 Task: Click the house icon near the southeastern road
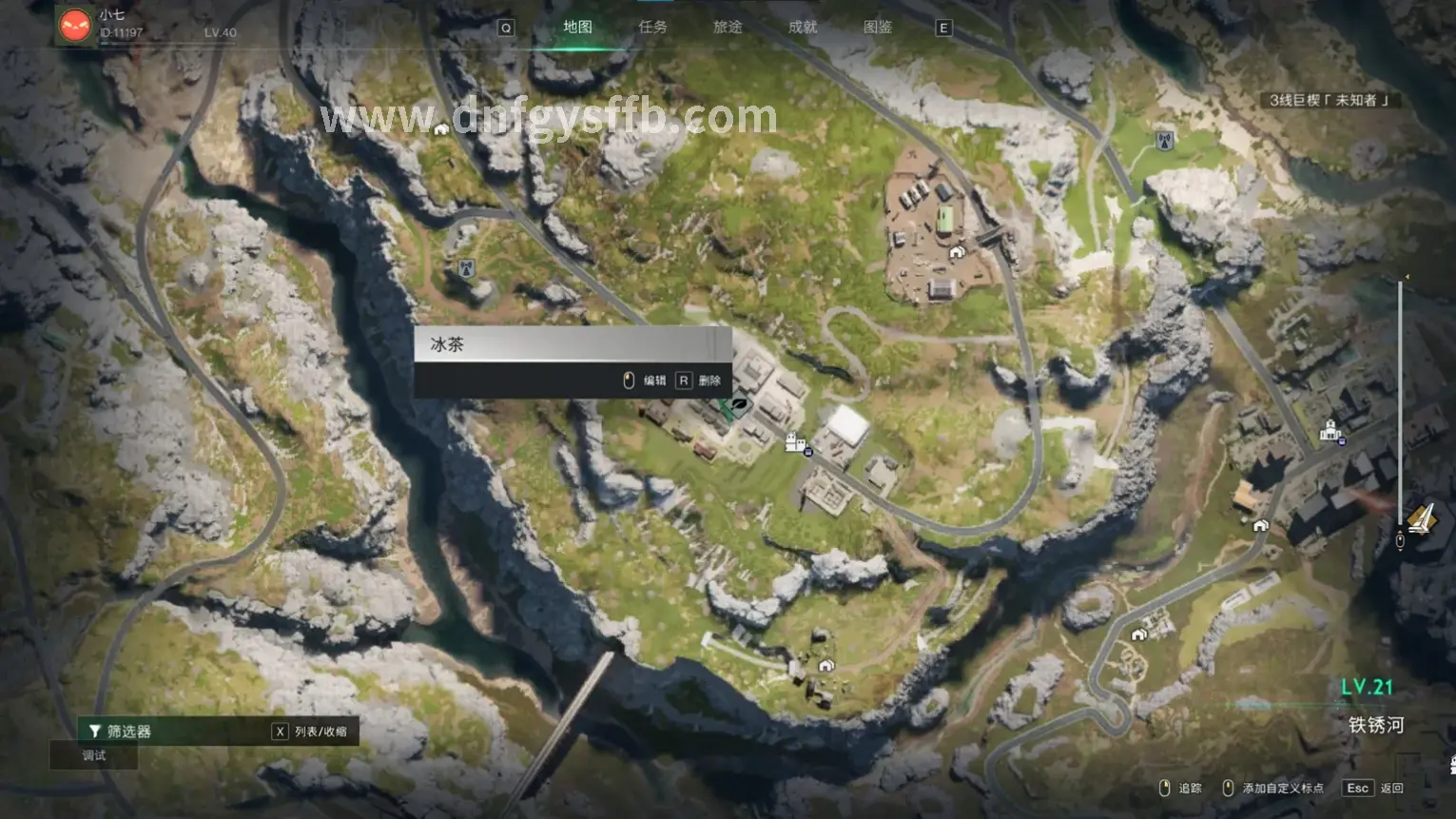coord(1139,634)
